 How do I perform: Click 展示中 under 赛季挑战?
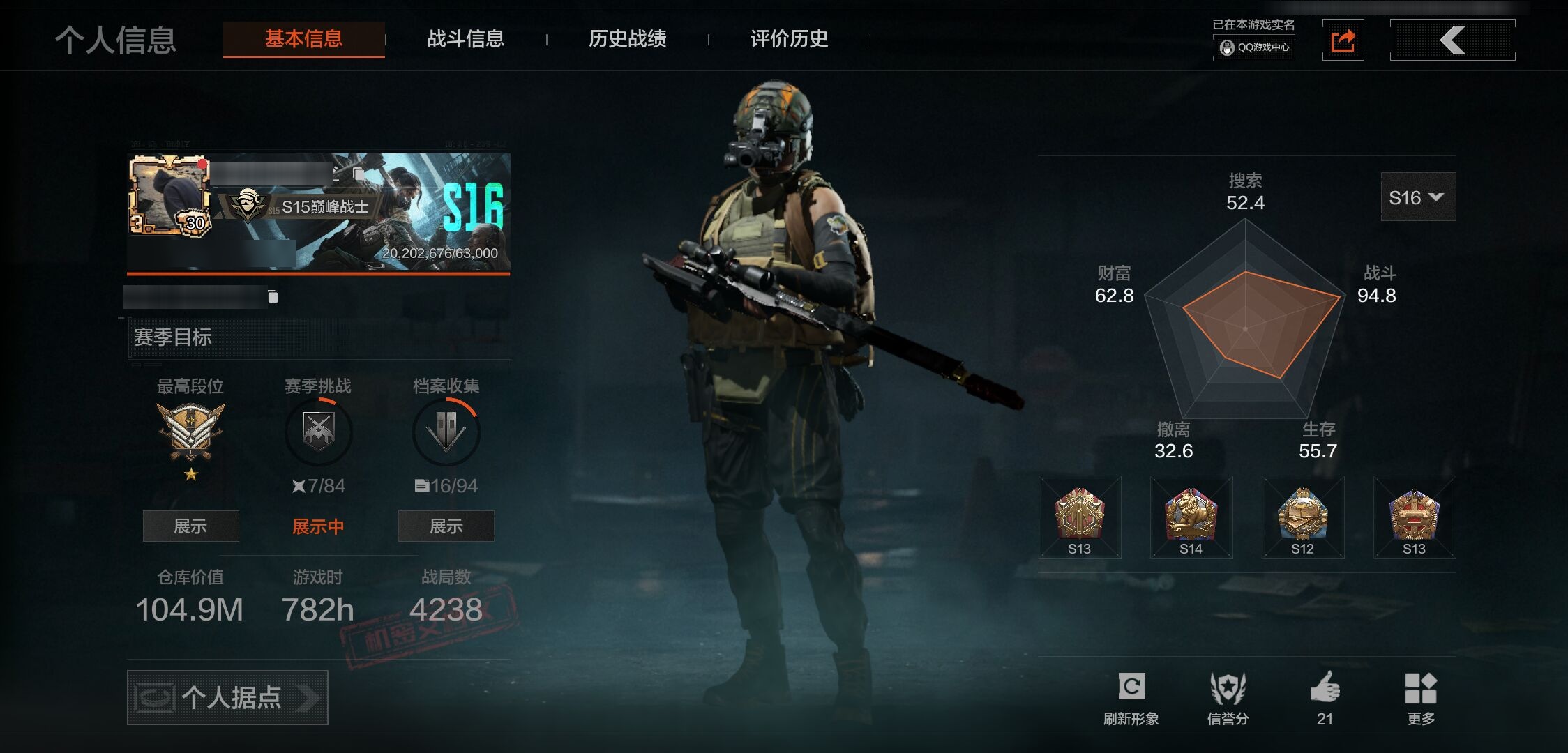coord(318,526)
